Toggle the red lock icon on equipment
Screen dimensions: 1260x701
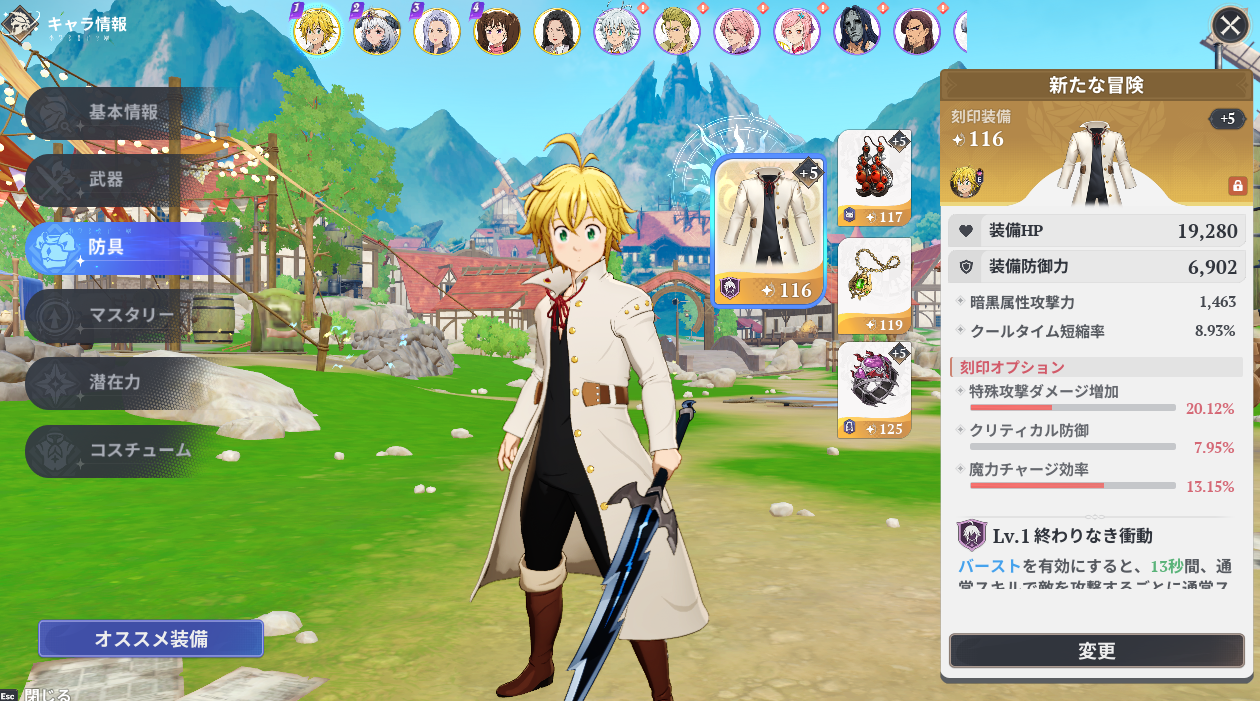point(1237,186)
